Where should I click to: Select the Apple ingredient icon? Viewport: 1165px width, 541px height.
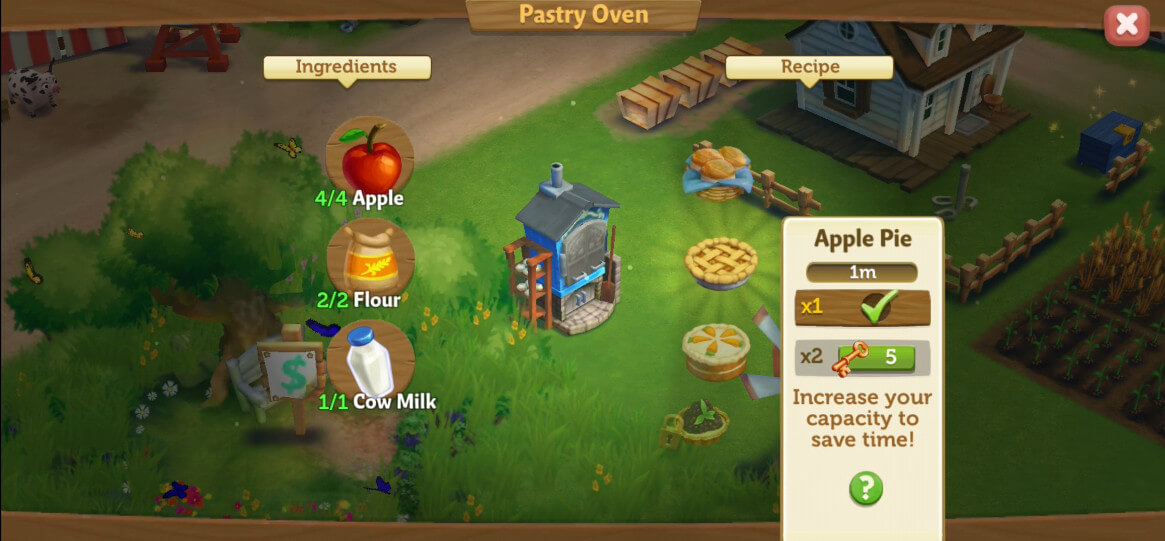pyautogui.click(x=370, y=159)
